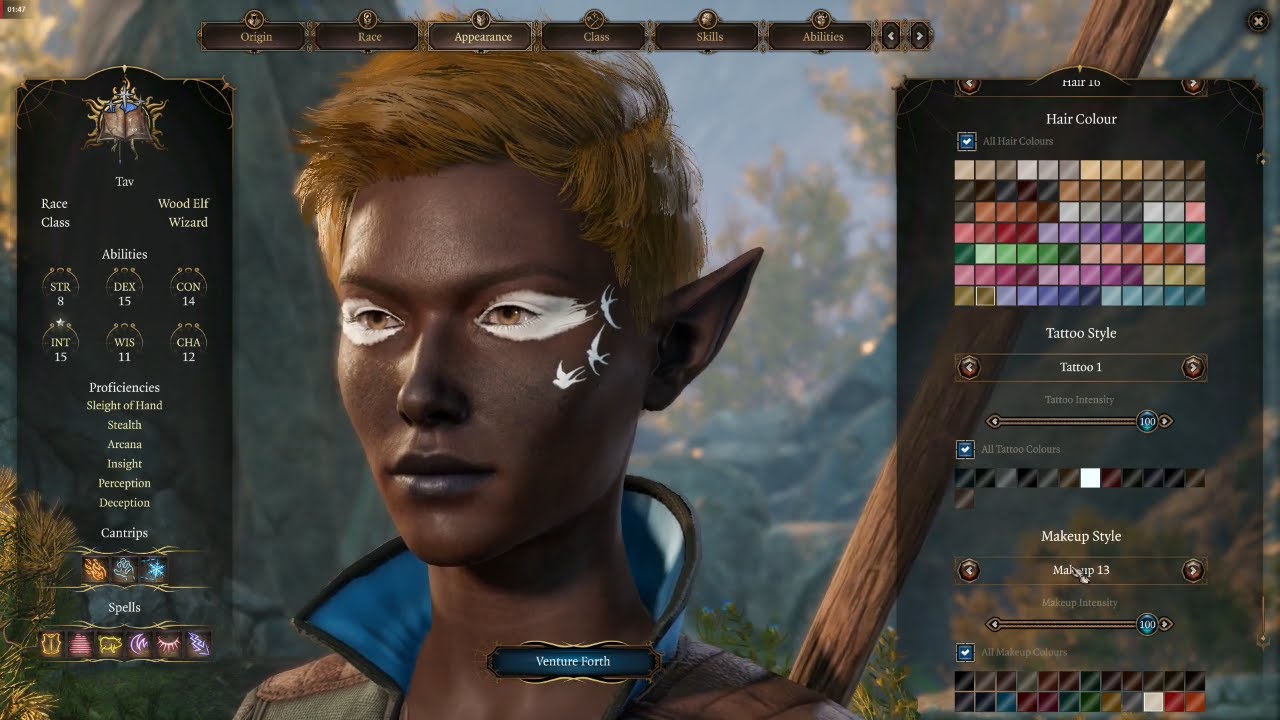Advance to the next makeup style
This screenshot has height=720, width=1280.
point(1192,570)
